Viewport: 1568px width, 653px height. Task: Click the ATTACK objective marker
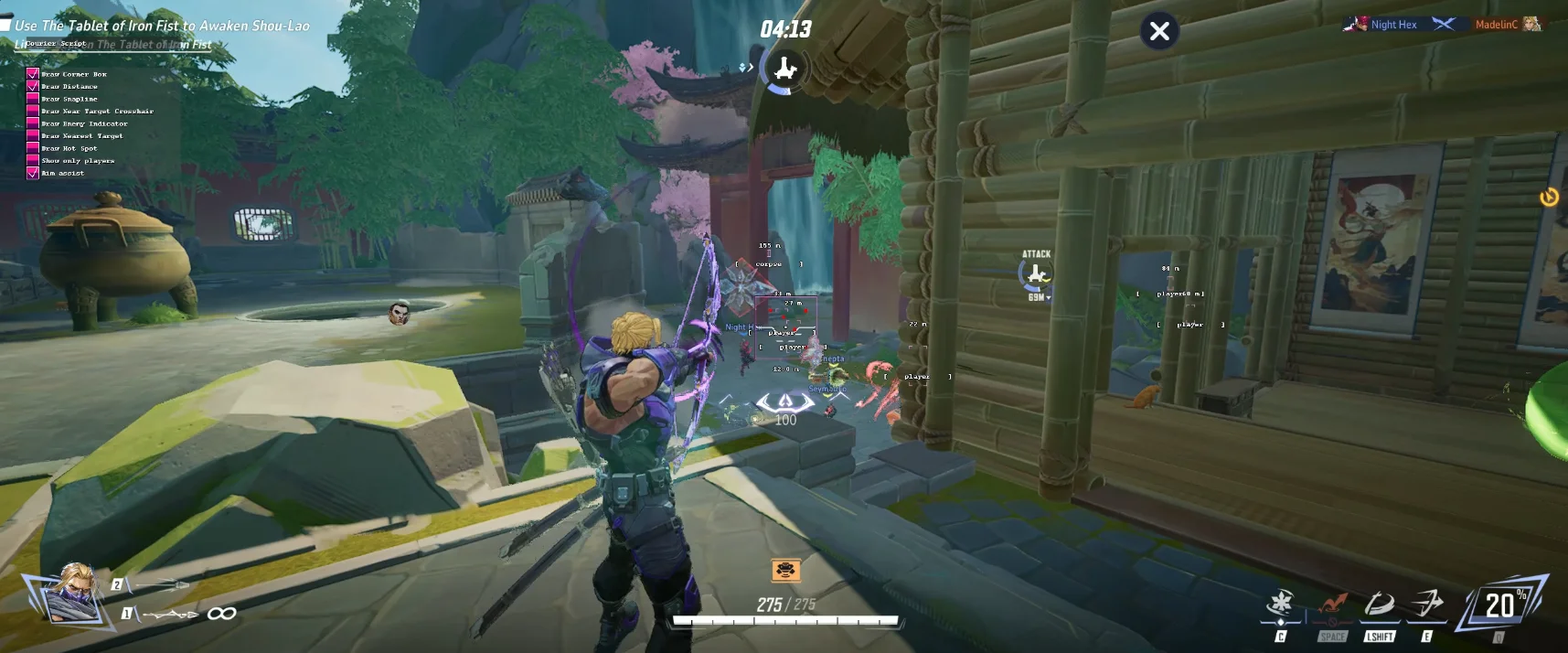1036,273
